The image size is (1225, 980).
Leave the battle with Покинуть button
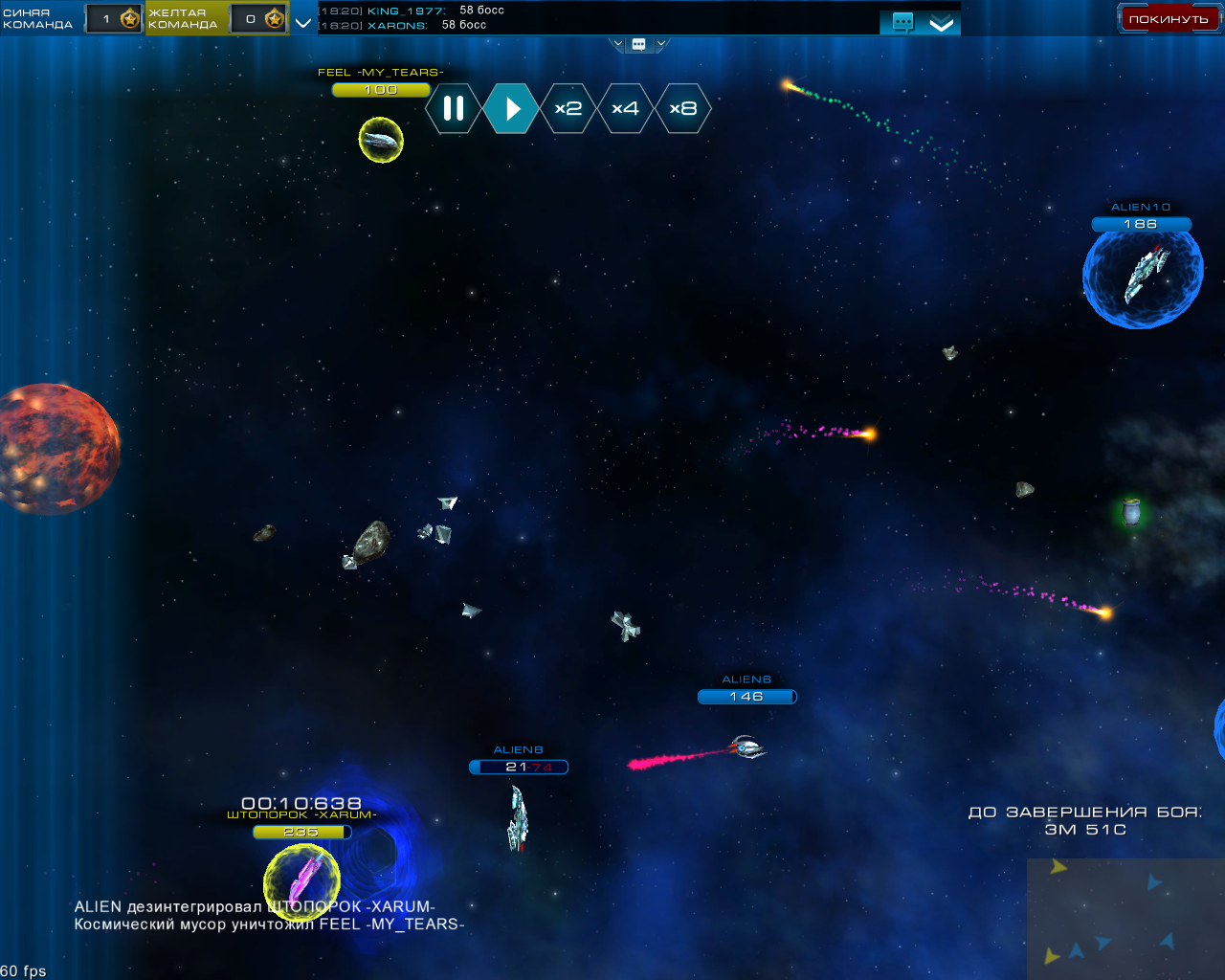pos(1168,18)
